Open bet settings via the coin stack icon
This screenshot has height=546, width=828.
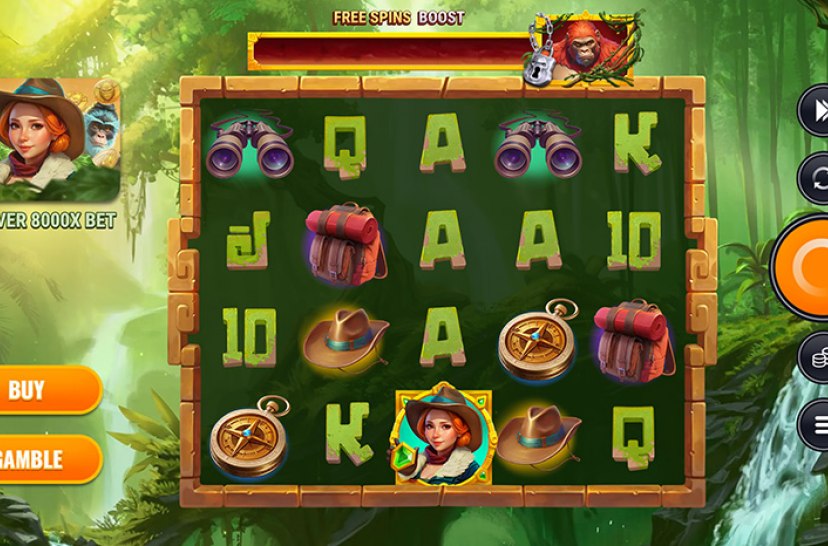coord(814,356)
